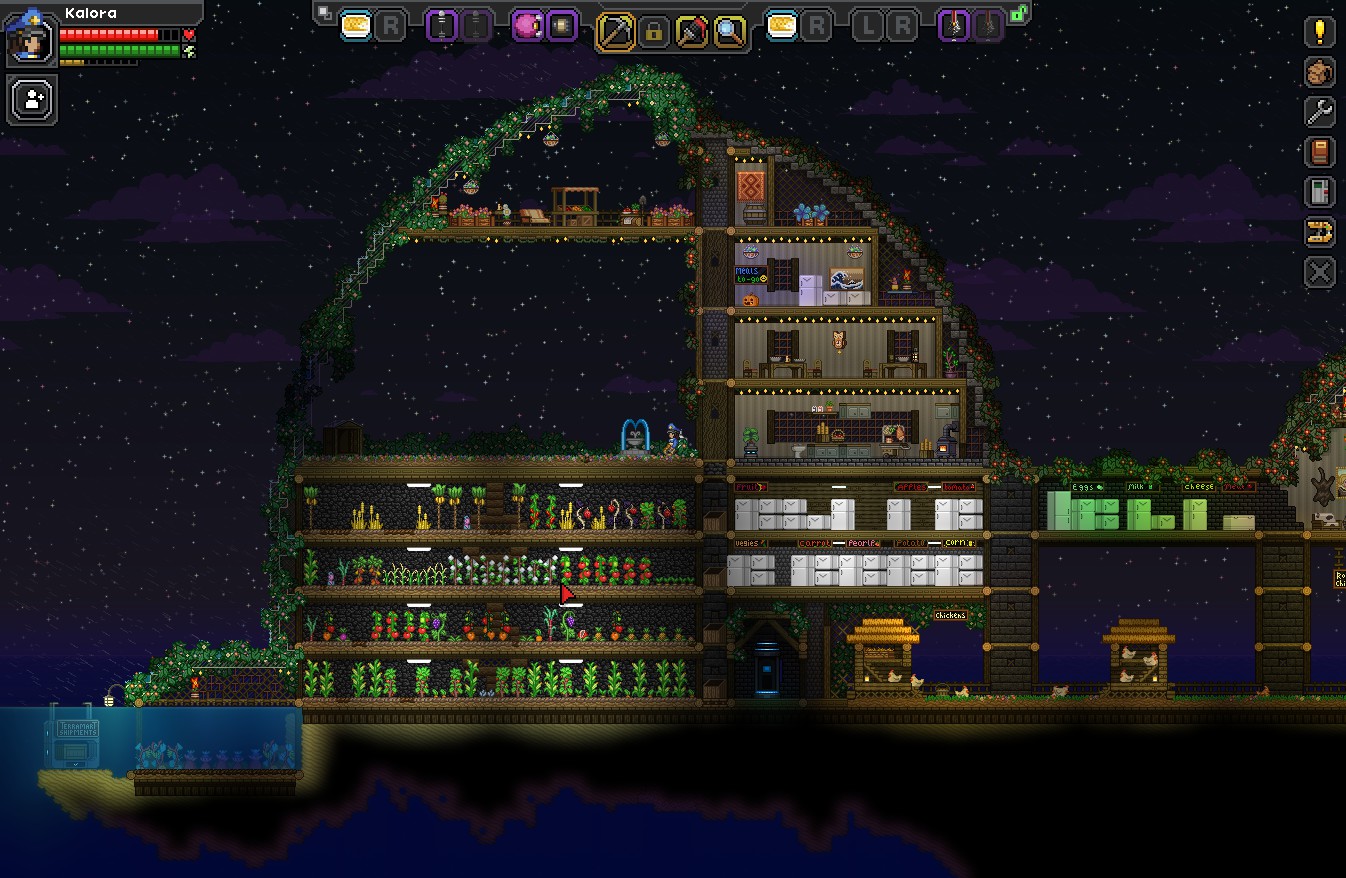Select the pickaxe matter manipulator slot
The width and height of the screenshot is (1346, 878).
(x=615, y=32)
